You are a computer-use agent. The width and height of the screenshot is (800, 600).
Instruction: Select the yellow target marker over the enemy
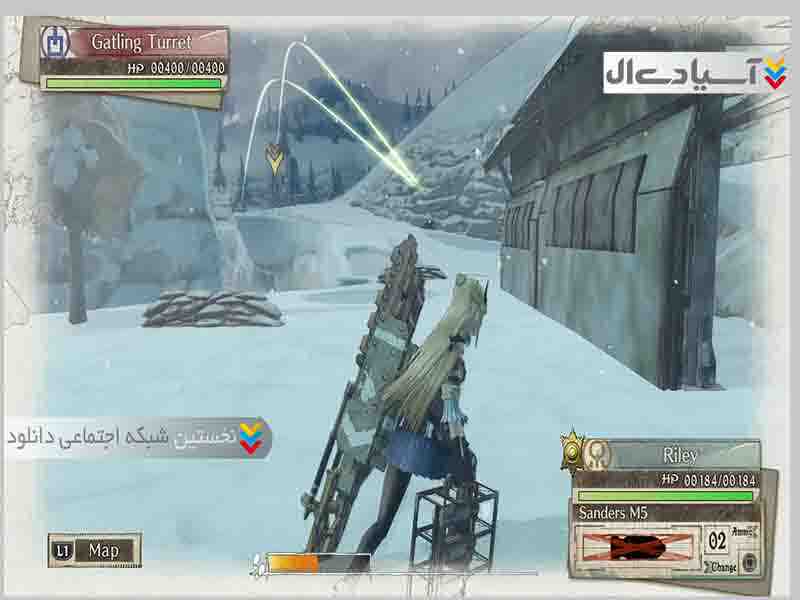(274, 157)
